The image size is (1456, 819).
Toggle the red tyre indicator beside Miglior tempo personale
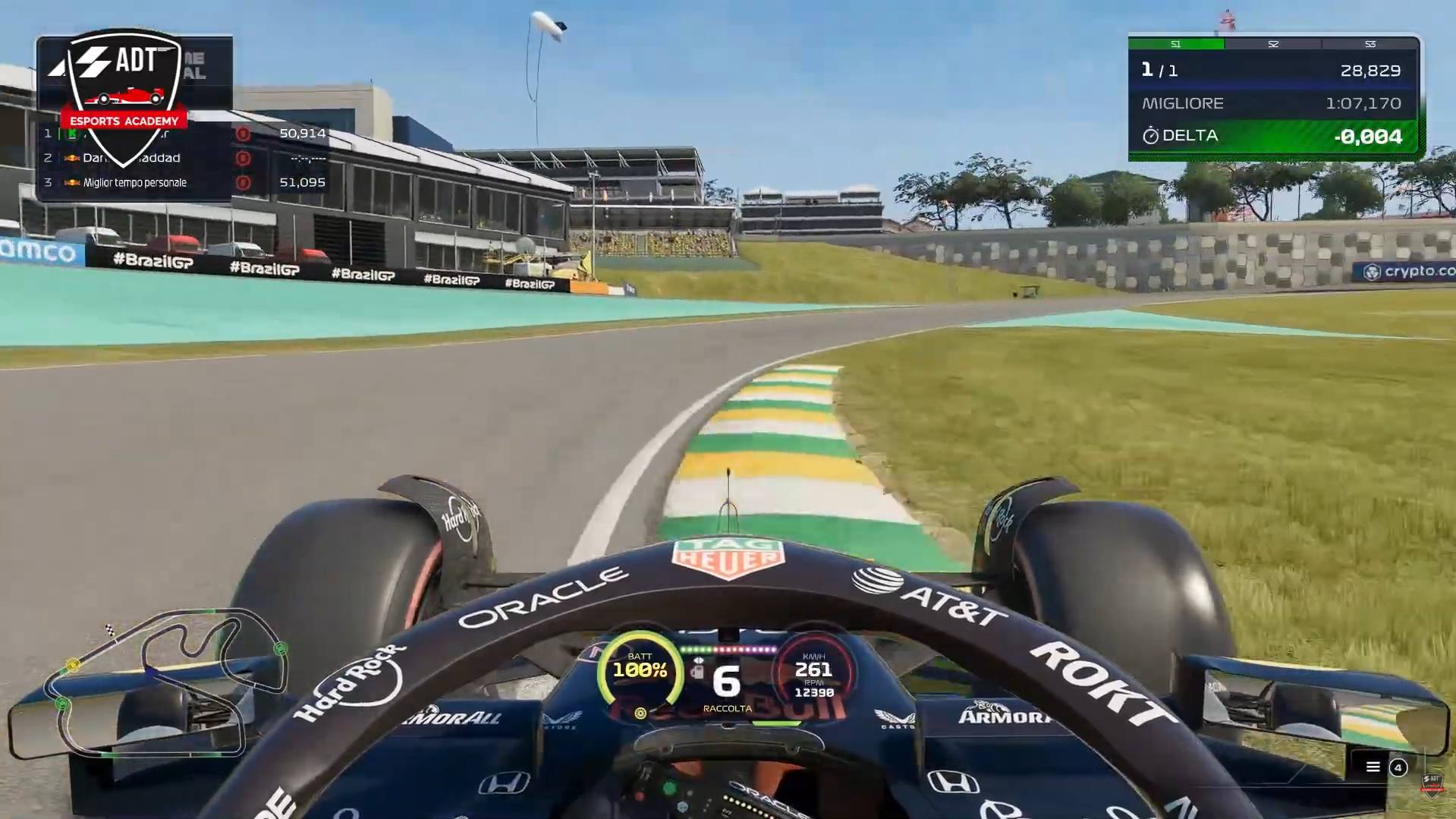[244, 182]
